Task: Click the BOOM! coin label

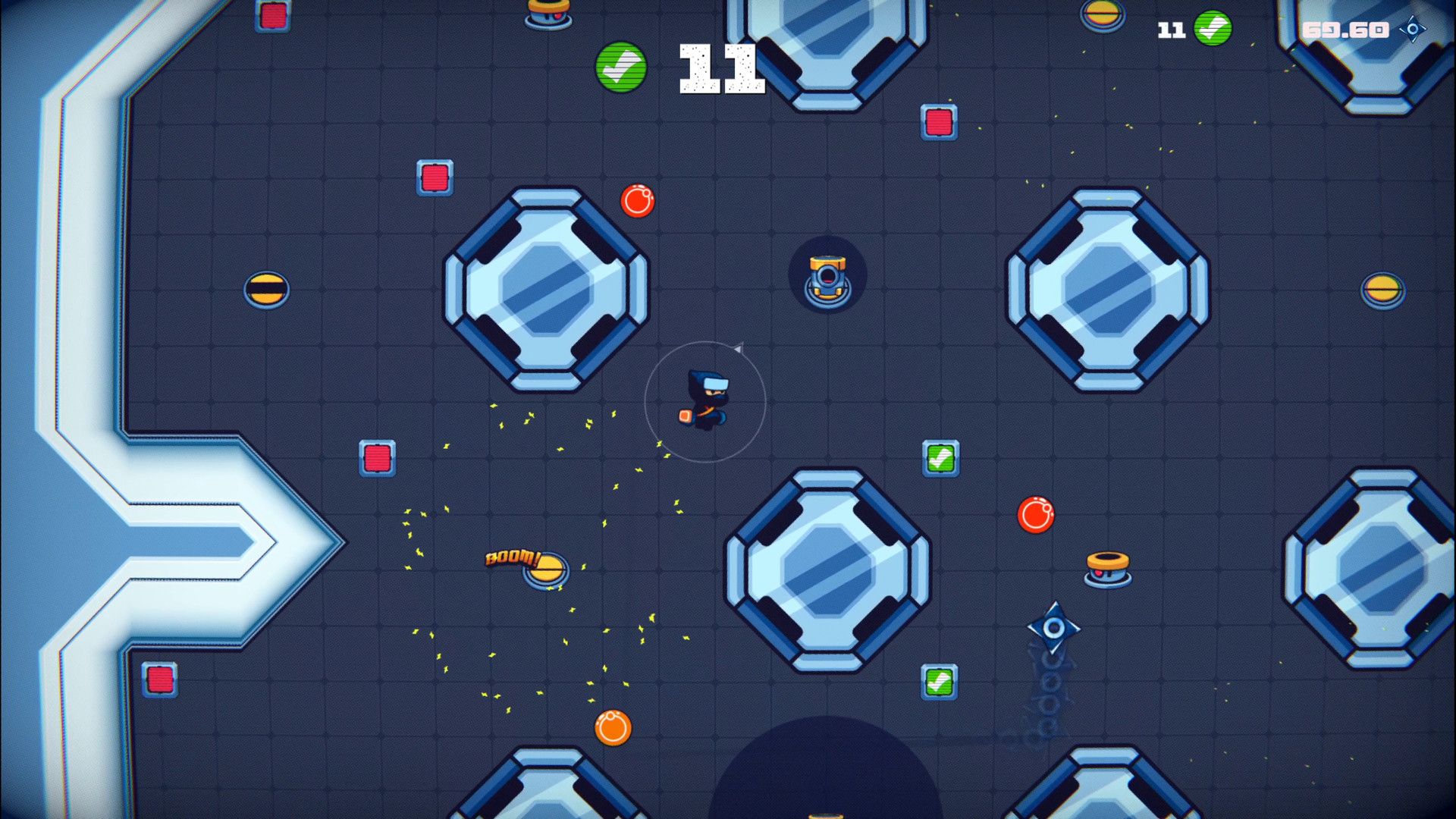Action: point(512,559)
